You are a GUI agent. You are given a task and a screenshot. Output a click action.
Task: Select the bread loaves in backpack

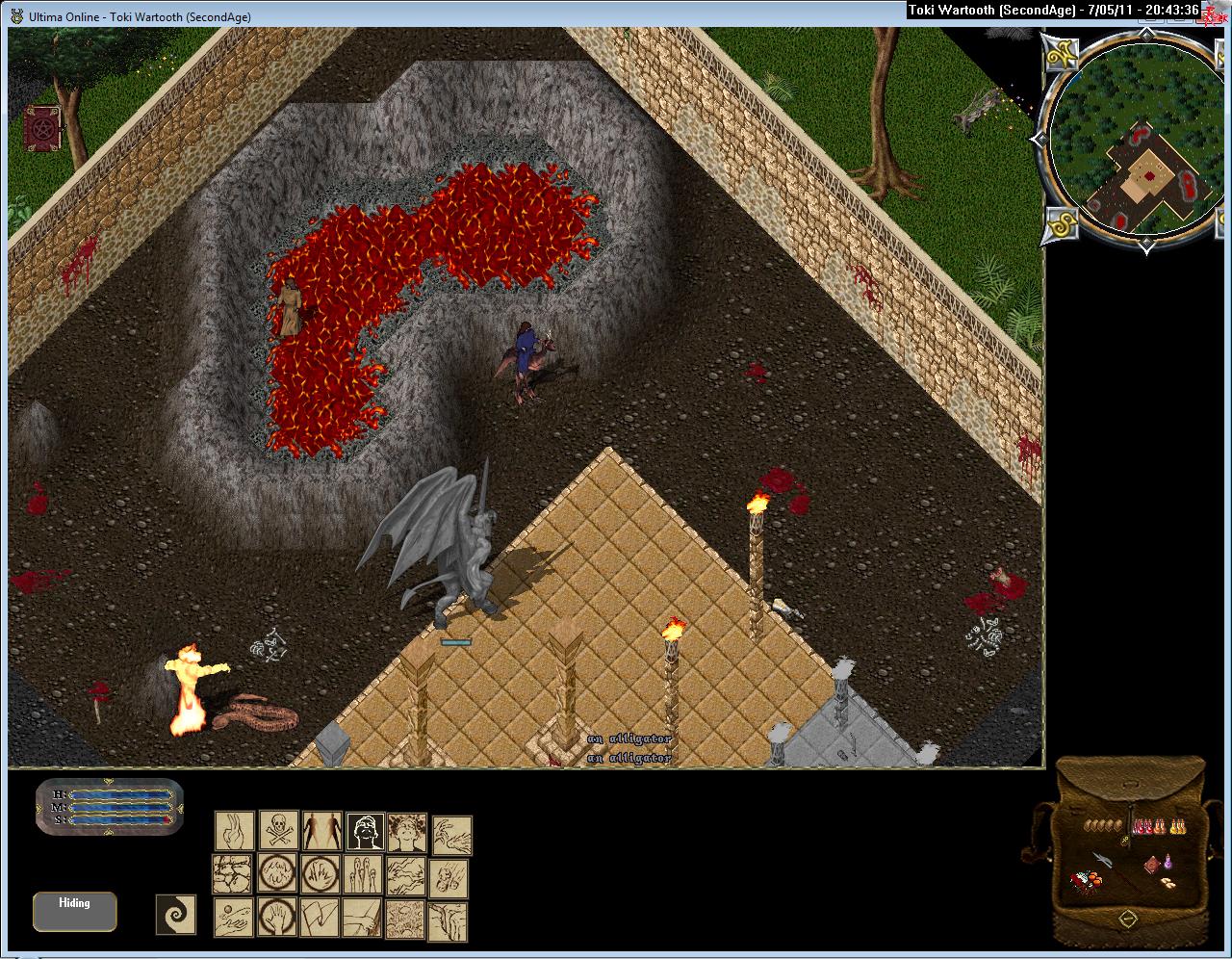(x=1103, y=825)
